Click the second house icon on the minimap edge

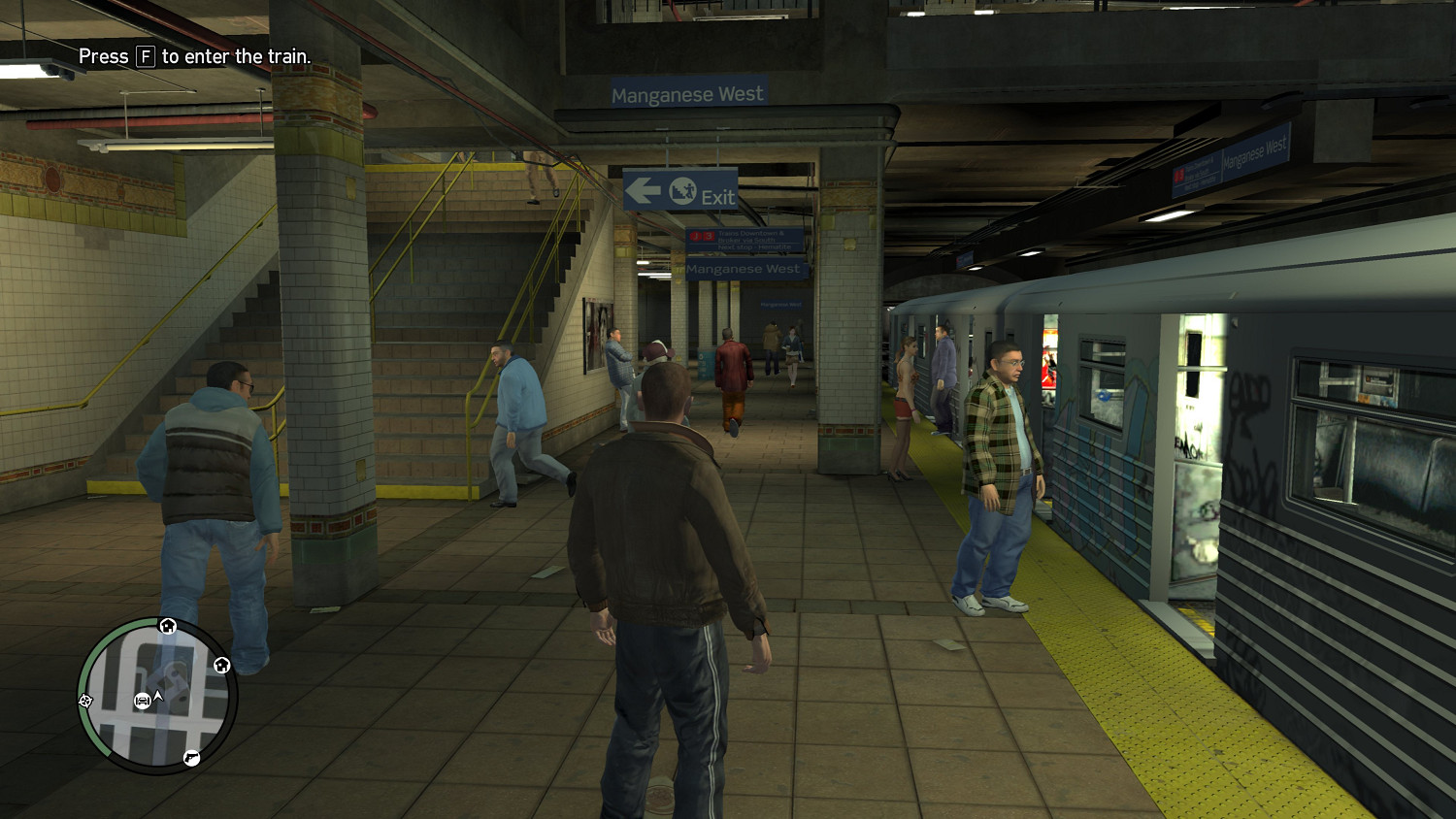coord(222,665)
